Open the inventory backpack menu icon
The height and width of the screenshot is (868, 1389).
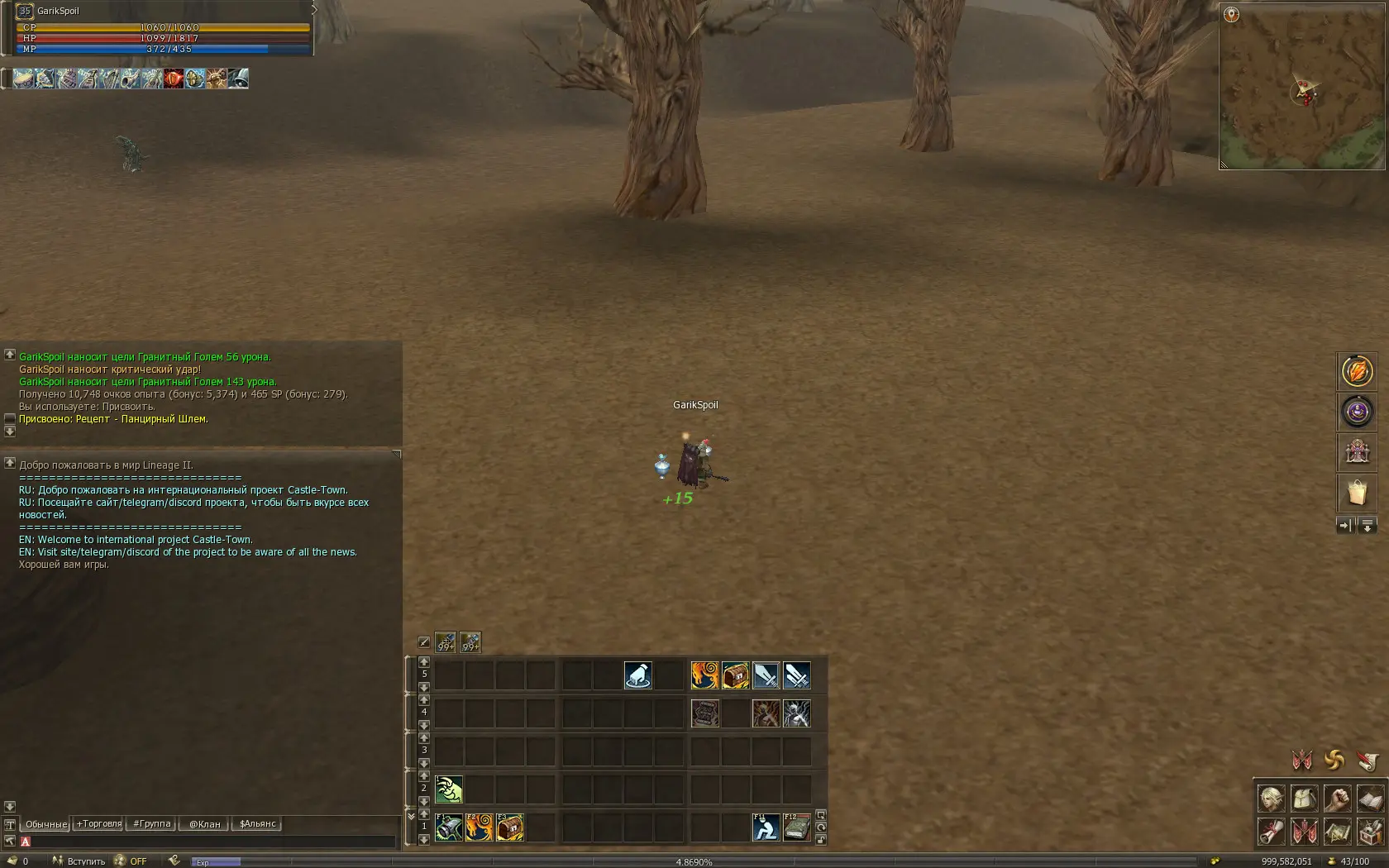(1305, 799)
